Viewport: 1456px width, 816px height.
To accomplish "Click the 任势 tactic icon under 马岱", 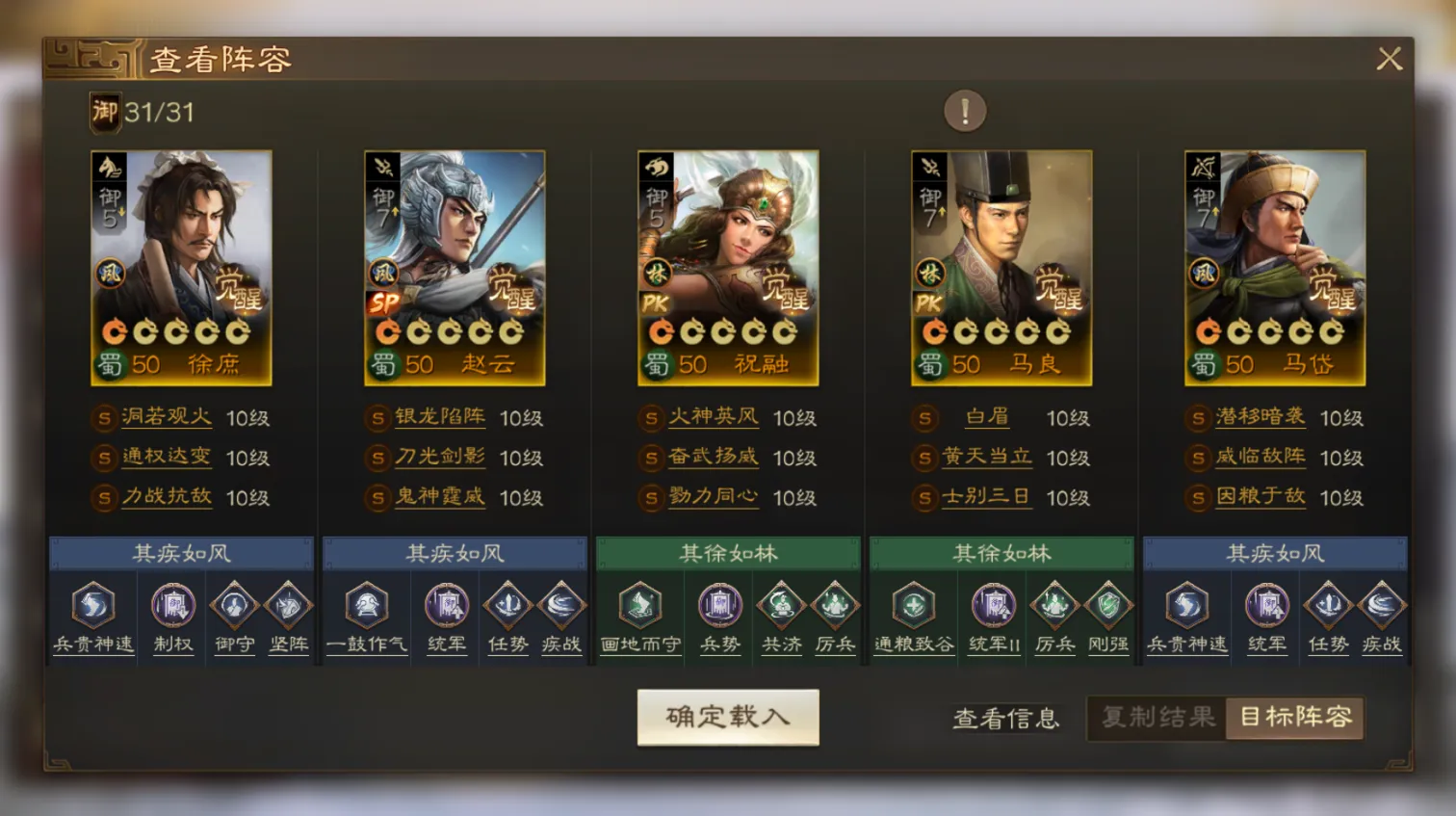I will pos(1327,607).
